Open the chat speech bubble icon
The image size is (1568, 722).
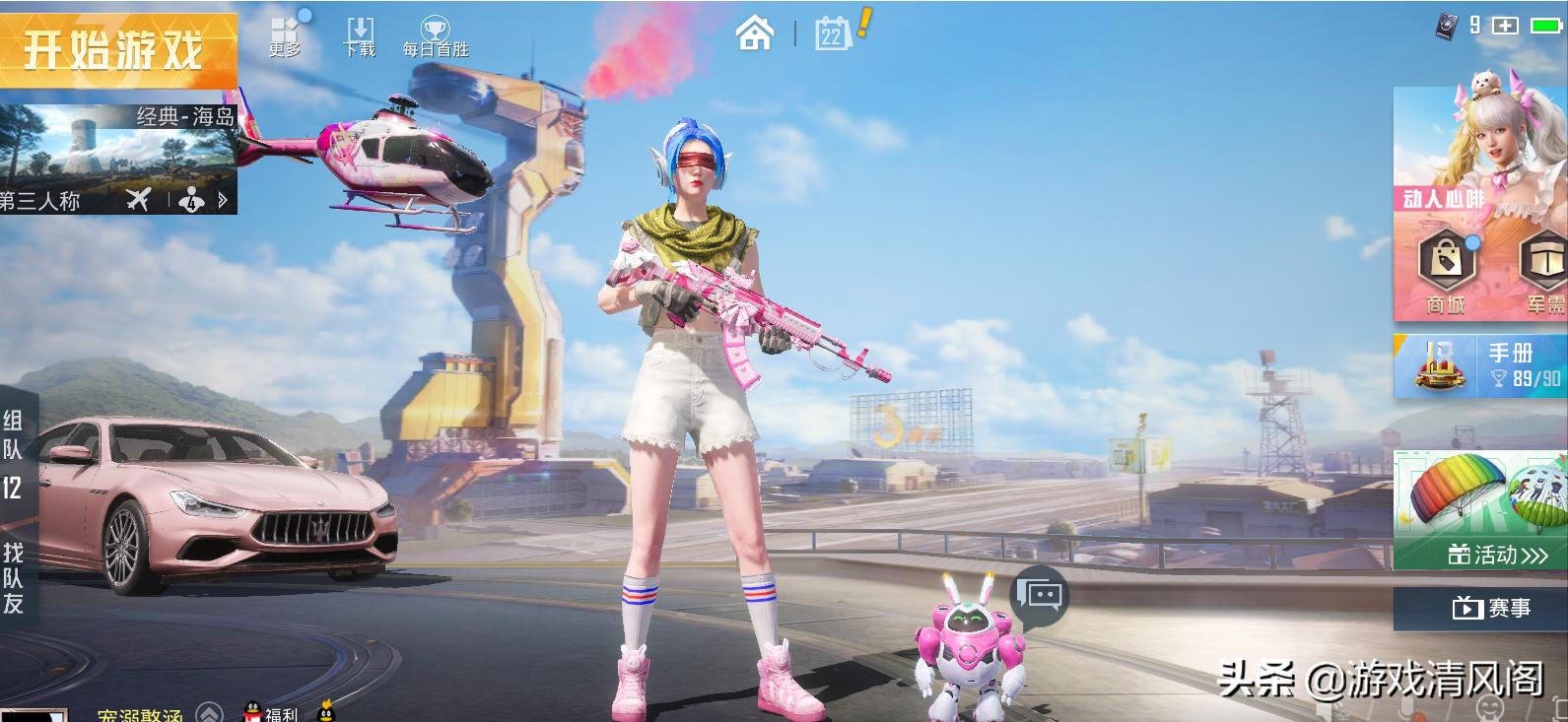(x=1043, y=594)
